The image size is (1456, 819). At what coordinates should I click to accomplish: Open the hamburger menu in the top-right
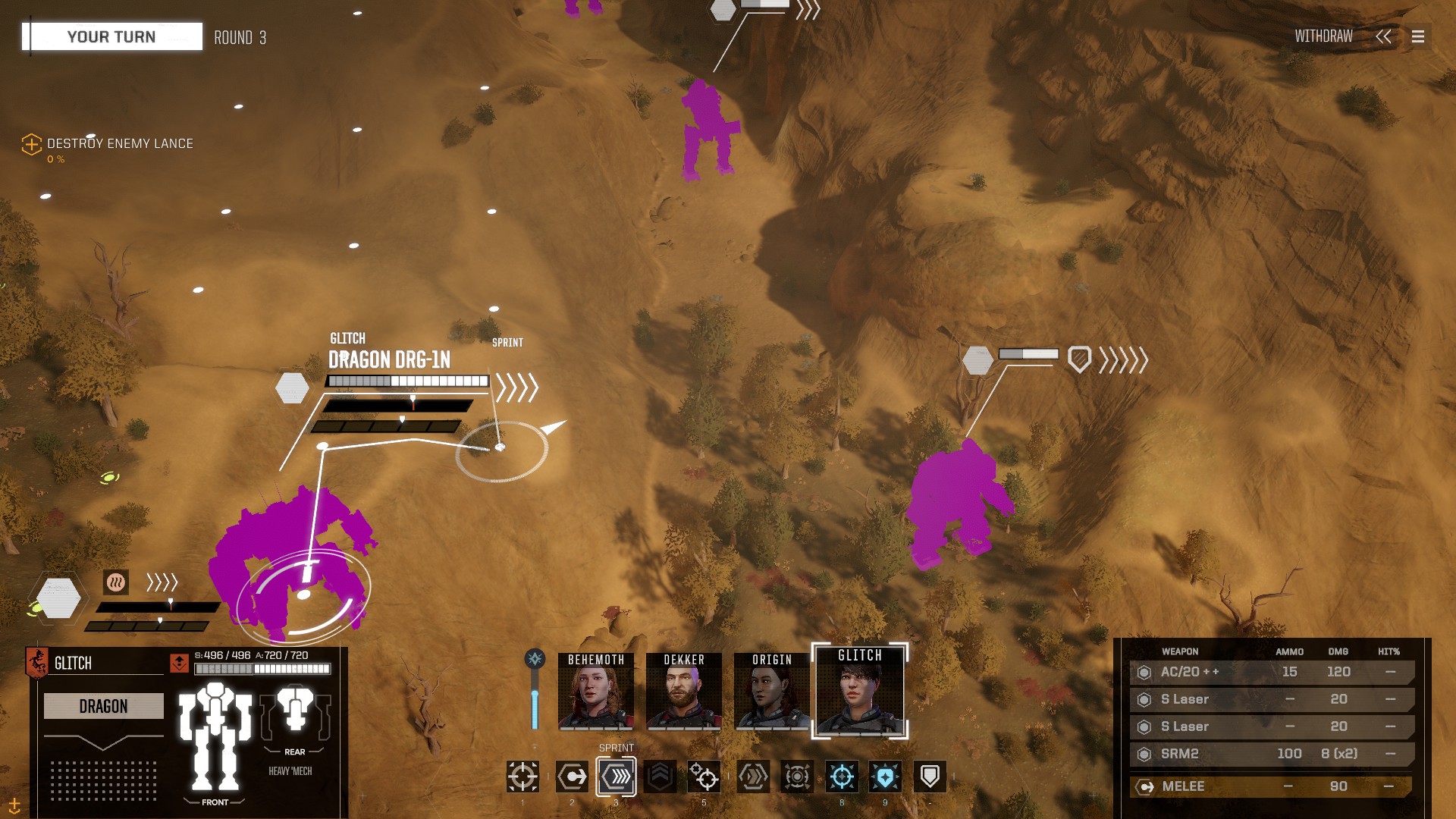click(1417, 36)
